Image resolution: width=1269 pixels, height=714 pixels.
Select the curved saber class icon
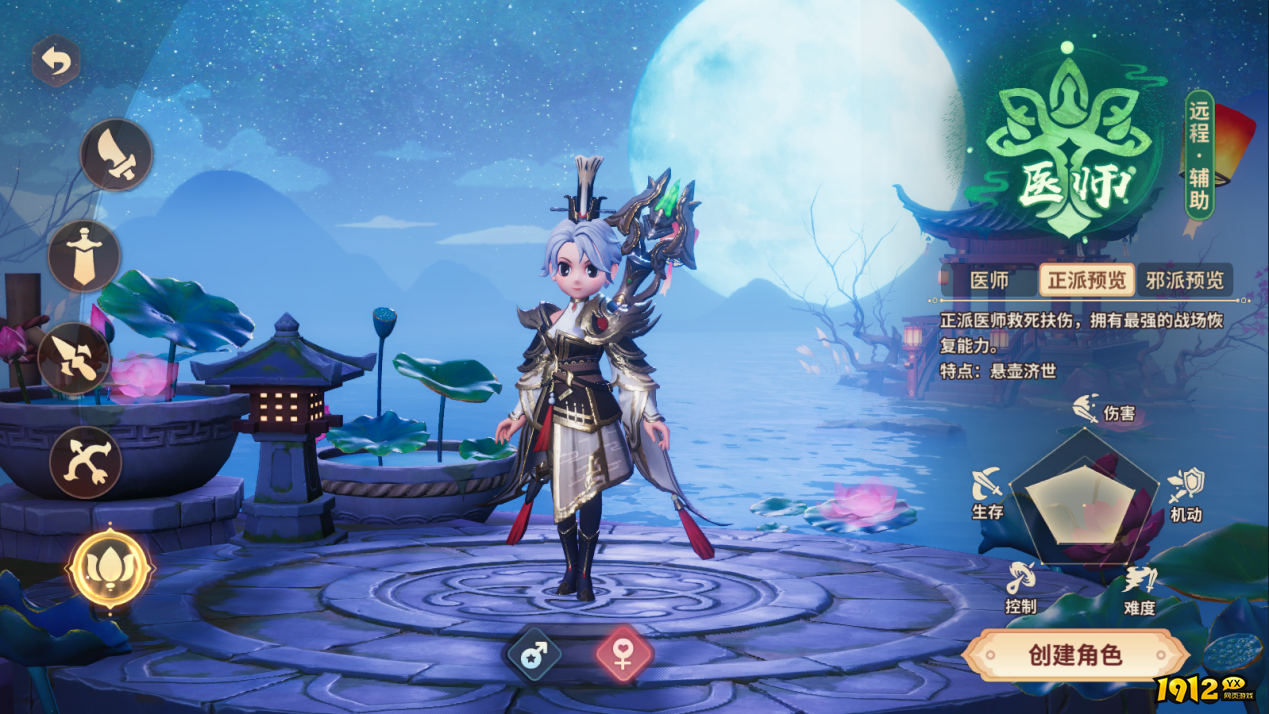click(117, 155)
